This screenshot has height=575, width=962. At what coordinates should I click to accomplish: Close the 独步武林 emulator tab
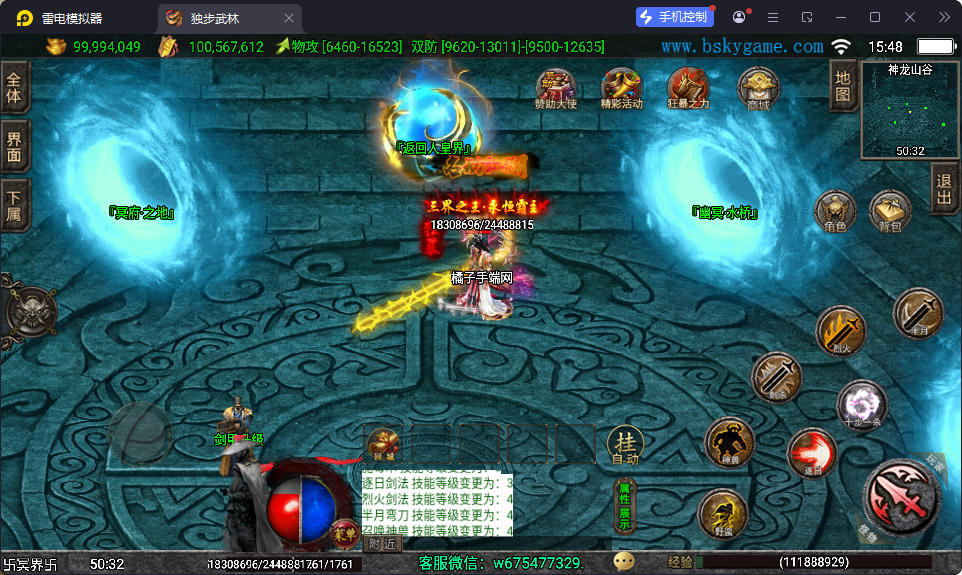[x=289, y=18]
